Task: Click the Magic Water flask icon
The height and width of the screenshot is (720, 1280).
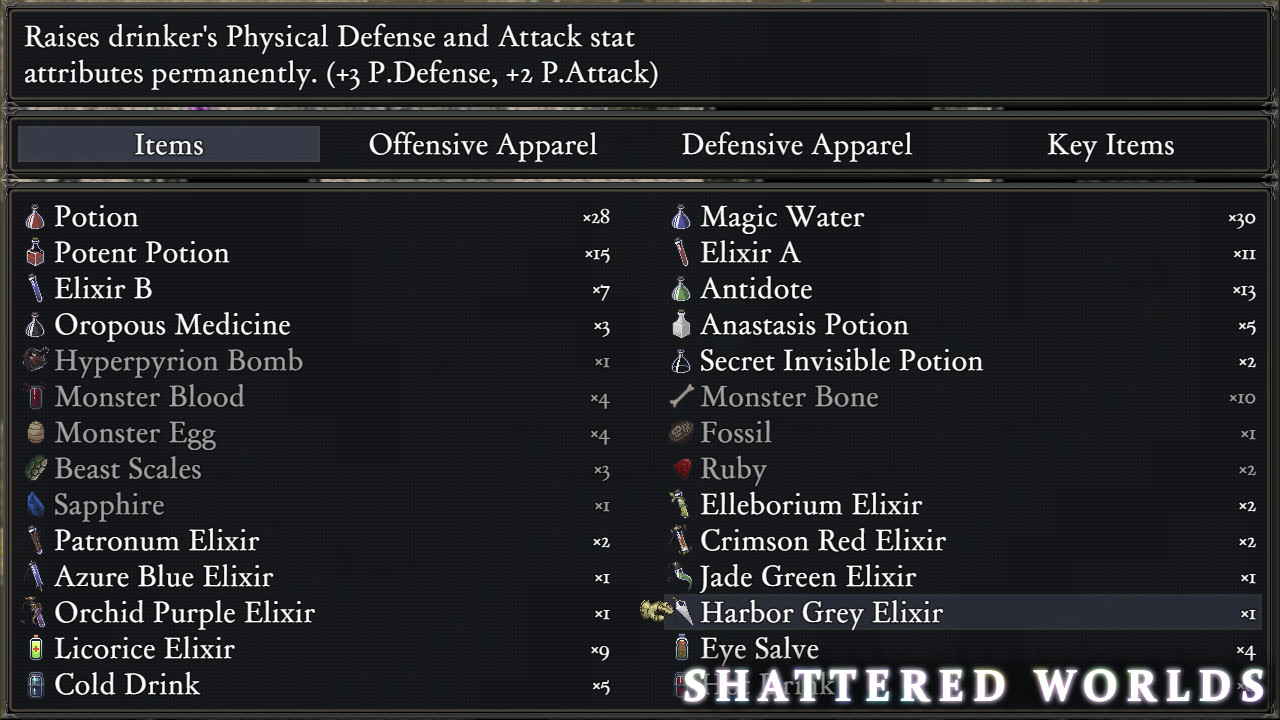Action: (681, 217)
